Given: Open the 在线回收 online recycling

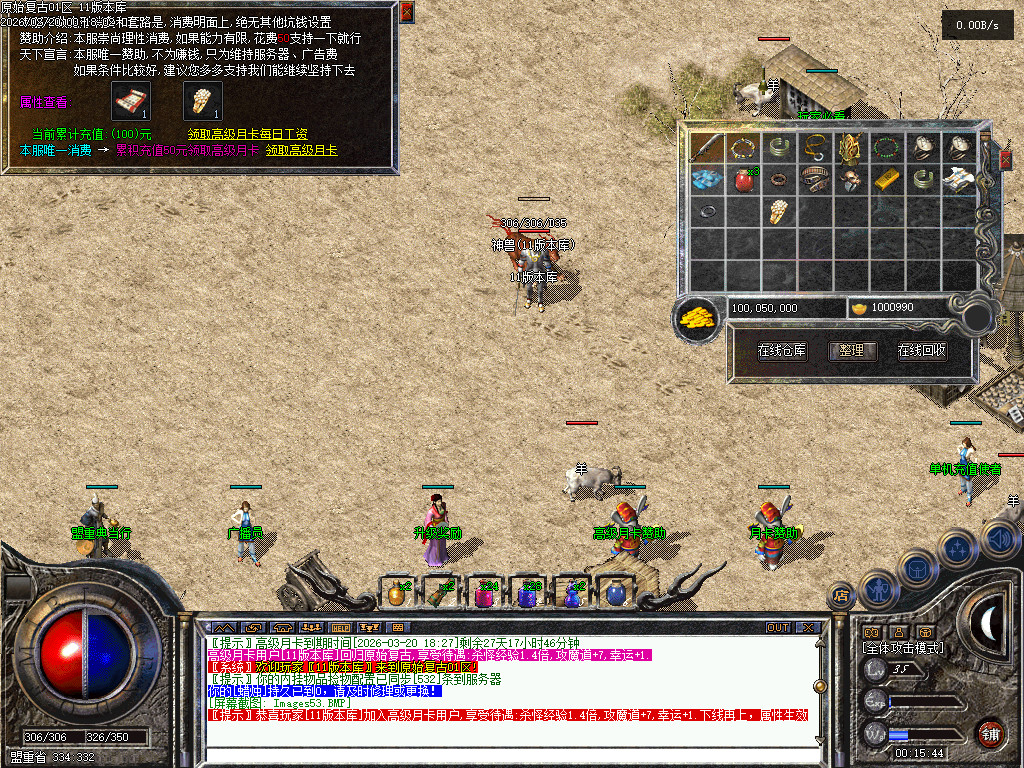Looking at the screenshot, I should 921,351.
